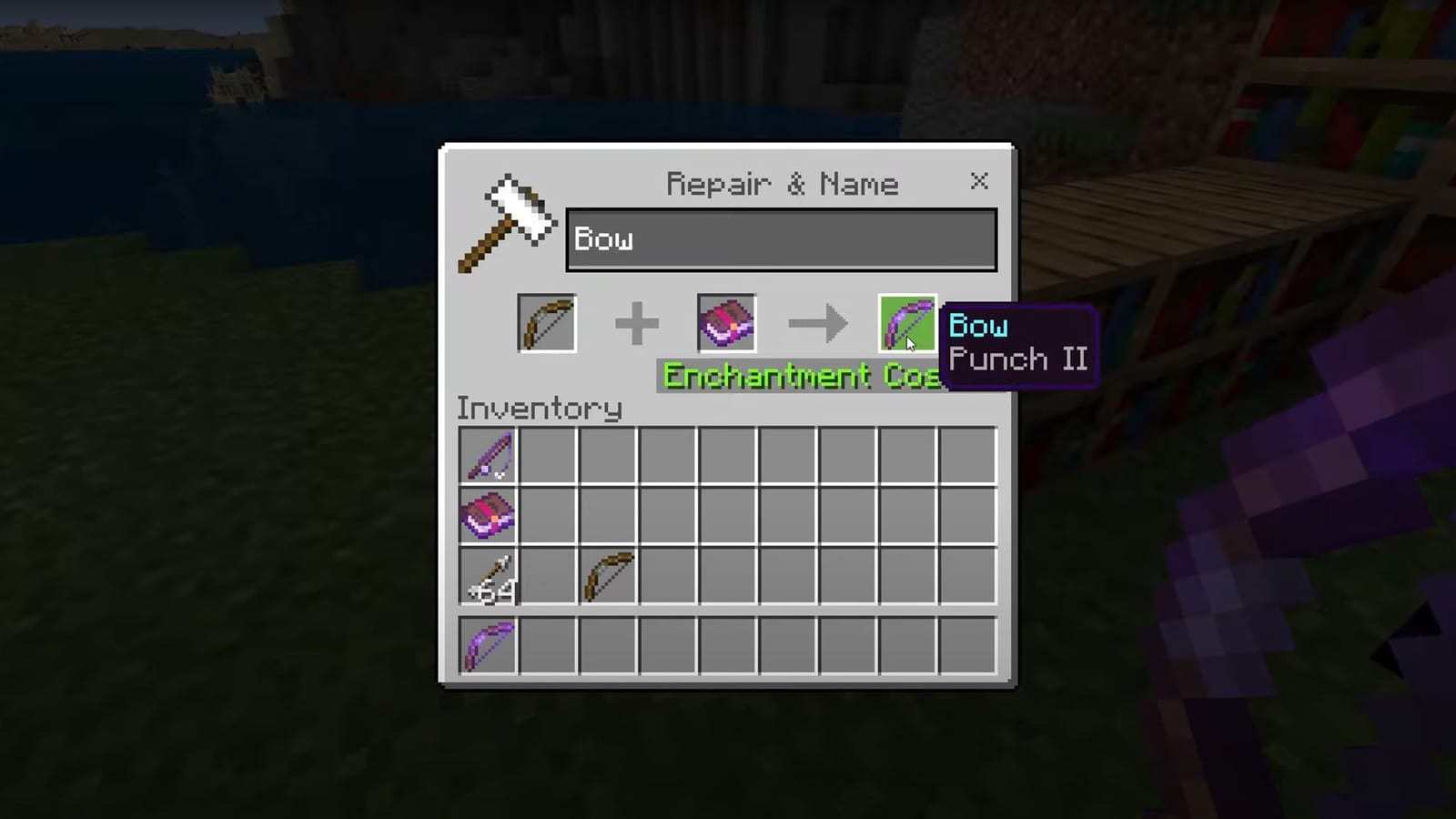Viewport: 1456px width, 819px height.
Task: Pick up the enchanted book from the inventory
Action: click(488, 516)
